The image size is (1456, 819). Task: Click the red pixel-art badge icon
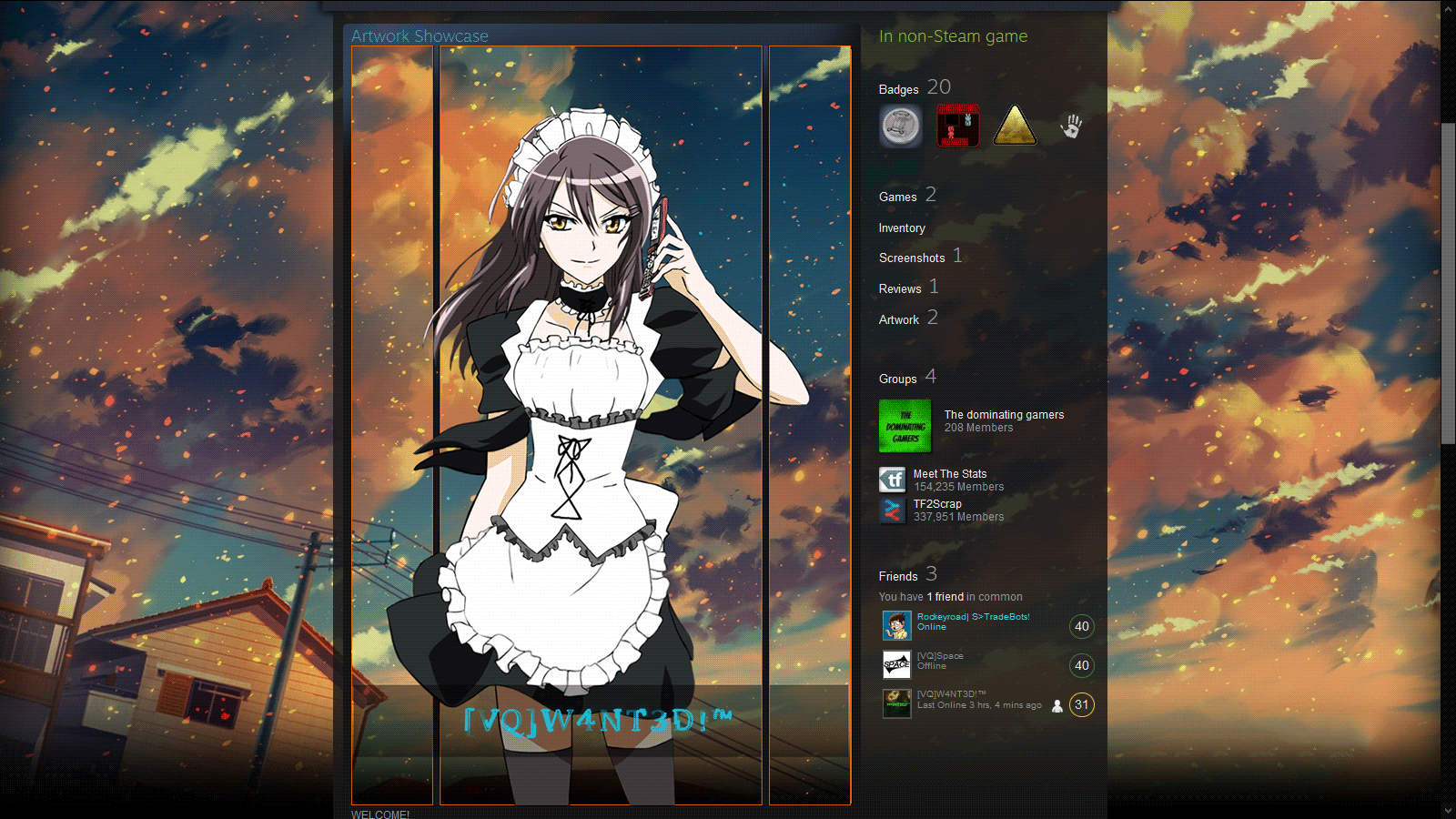tap(957, 126)
